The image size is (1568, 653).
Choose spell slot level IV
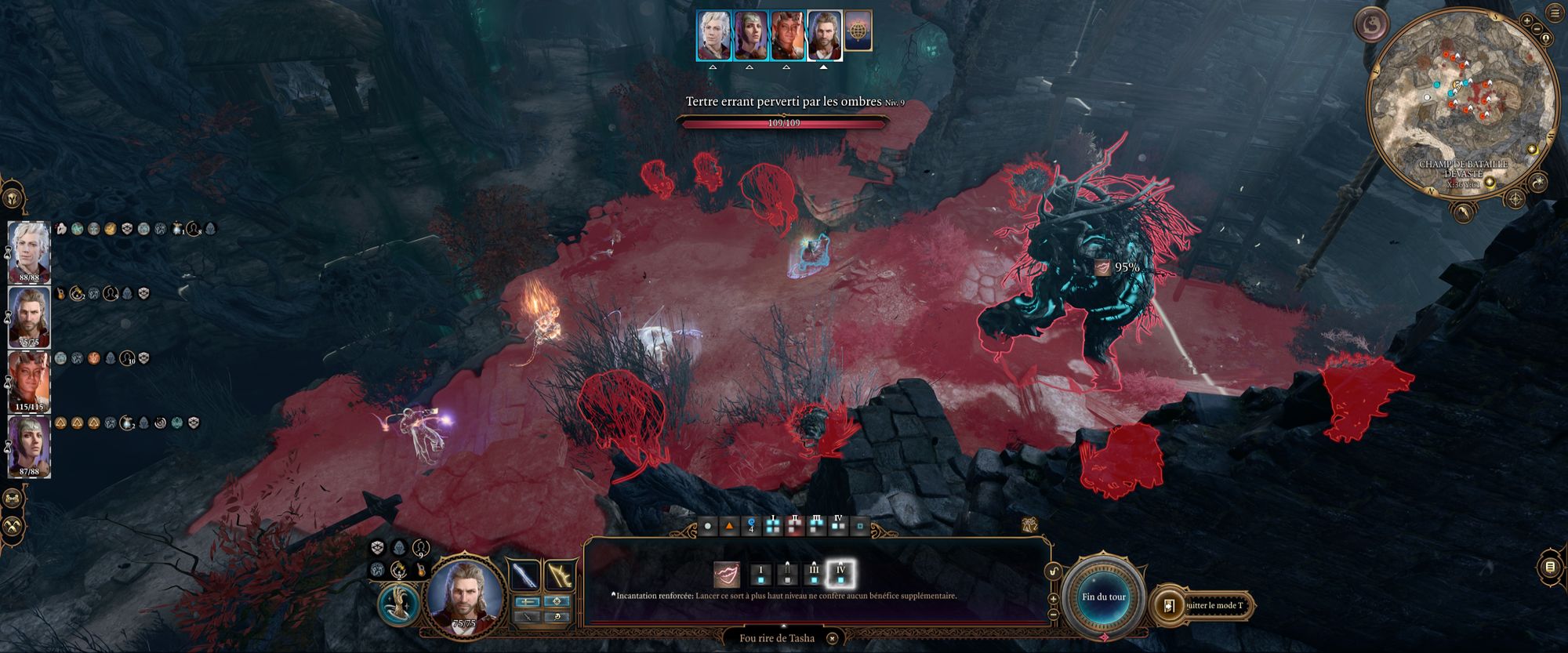click(840, 575)
